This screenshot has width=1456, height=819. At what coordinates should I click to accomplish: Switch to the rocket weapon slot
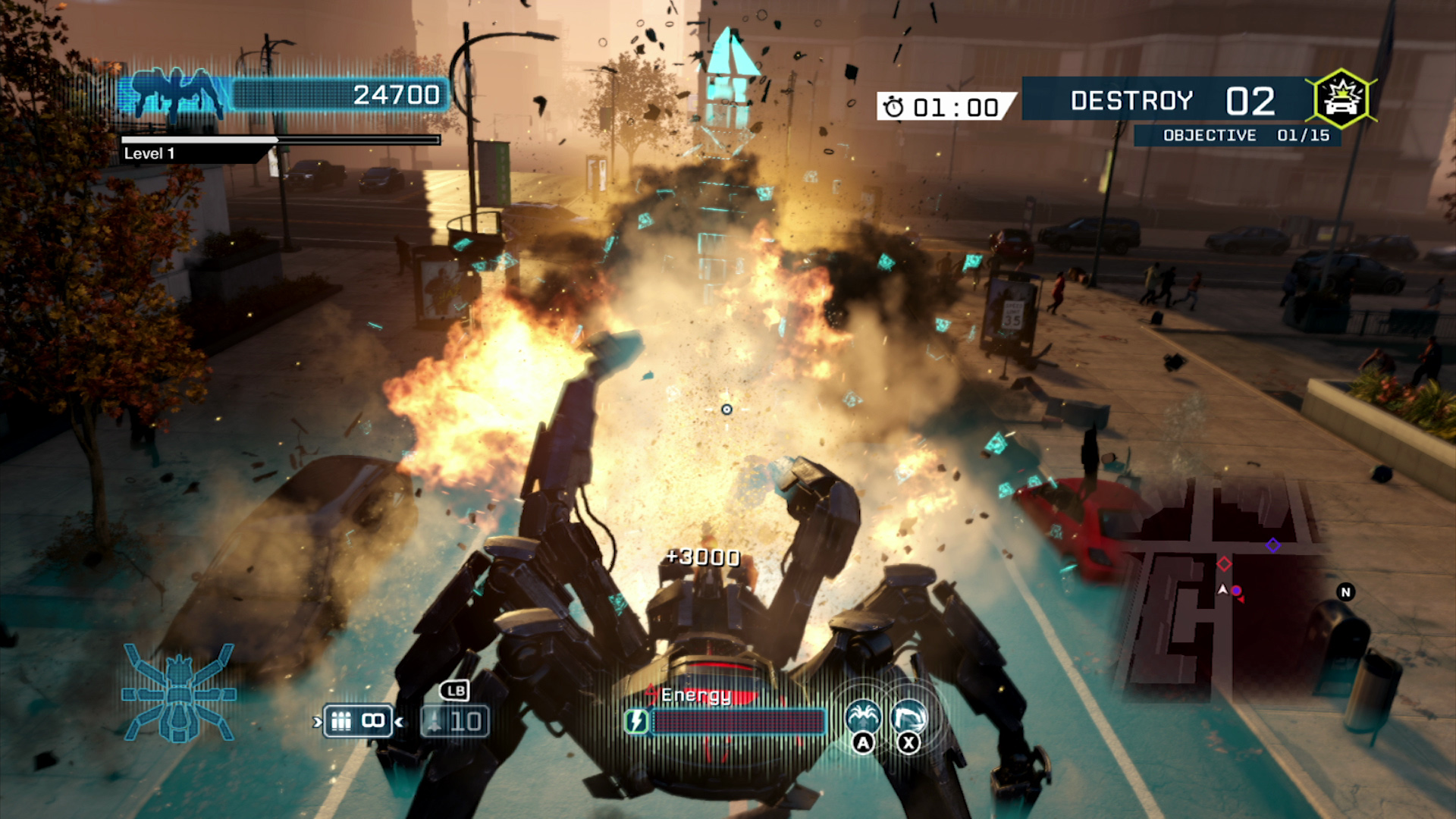(454, 720)
